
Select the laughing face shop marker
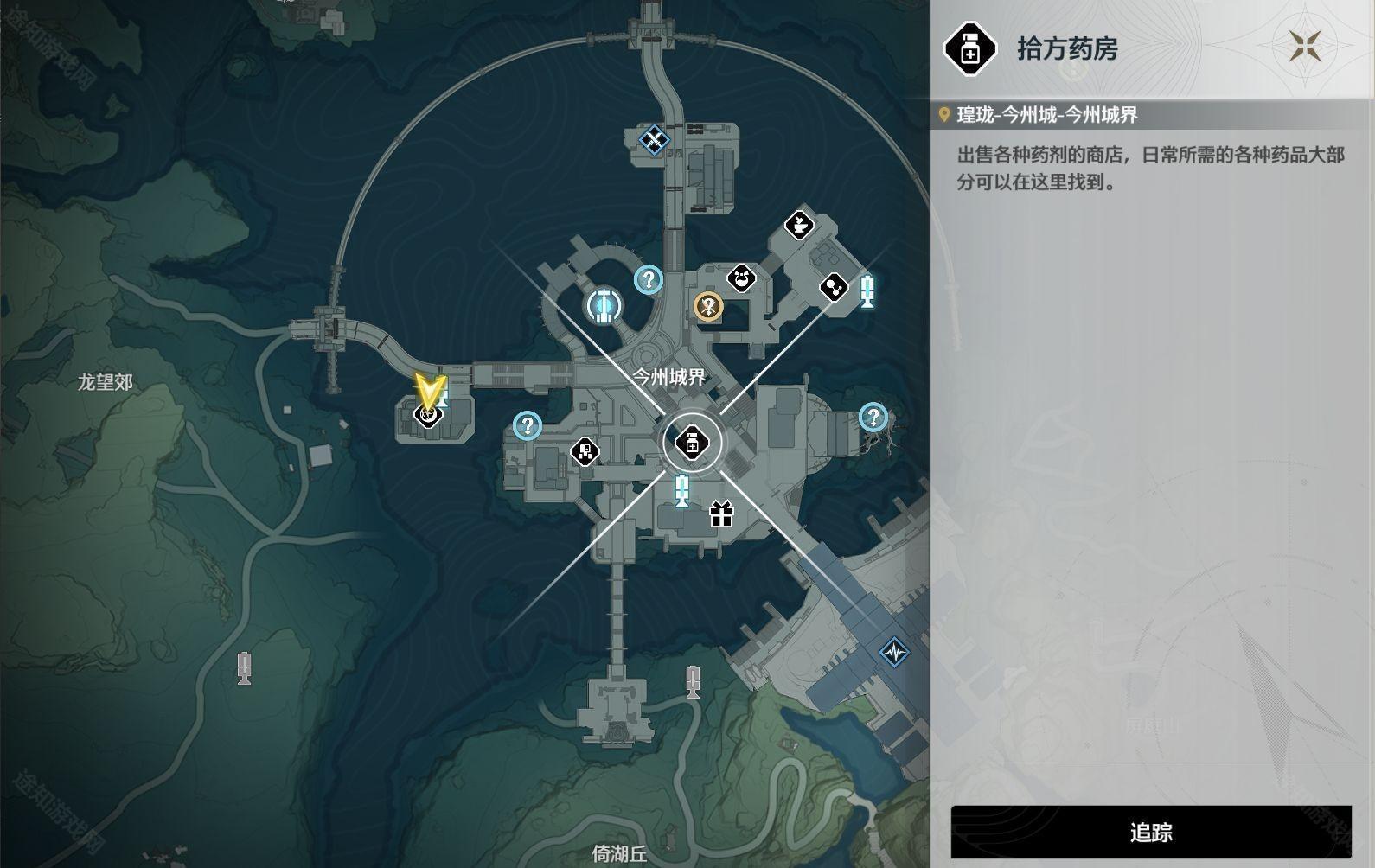click(741, 278)
